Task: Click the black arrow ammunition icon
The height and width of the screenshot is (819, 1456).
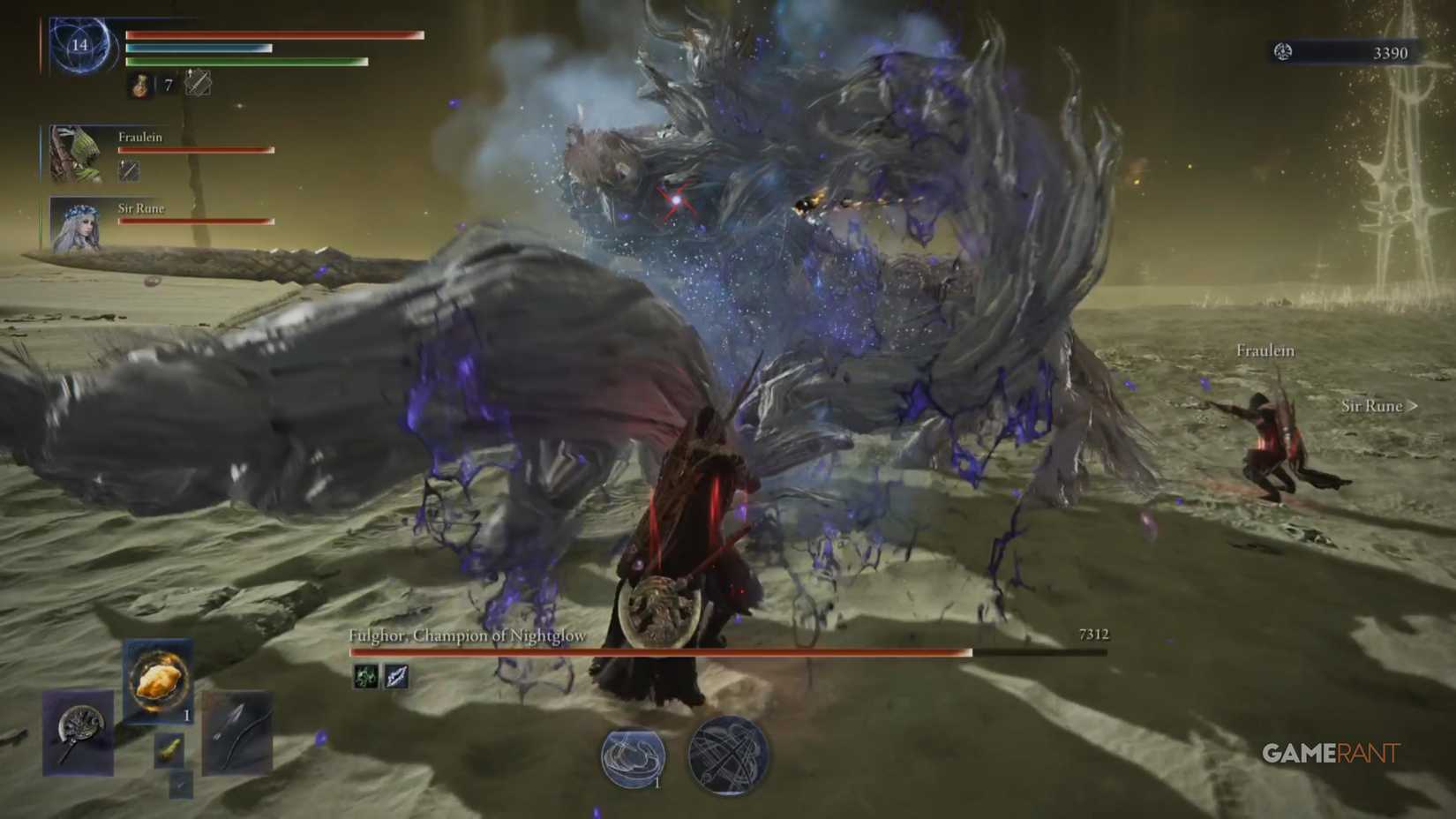Action: tap(238, 733)
